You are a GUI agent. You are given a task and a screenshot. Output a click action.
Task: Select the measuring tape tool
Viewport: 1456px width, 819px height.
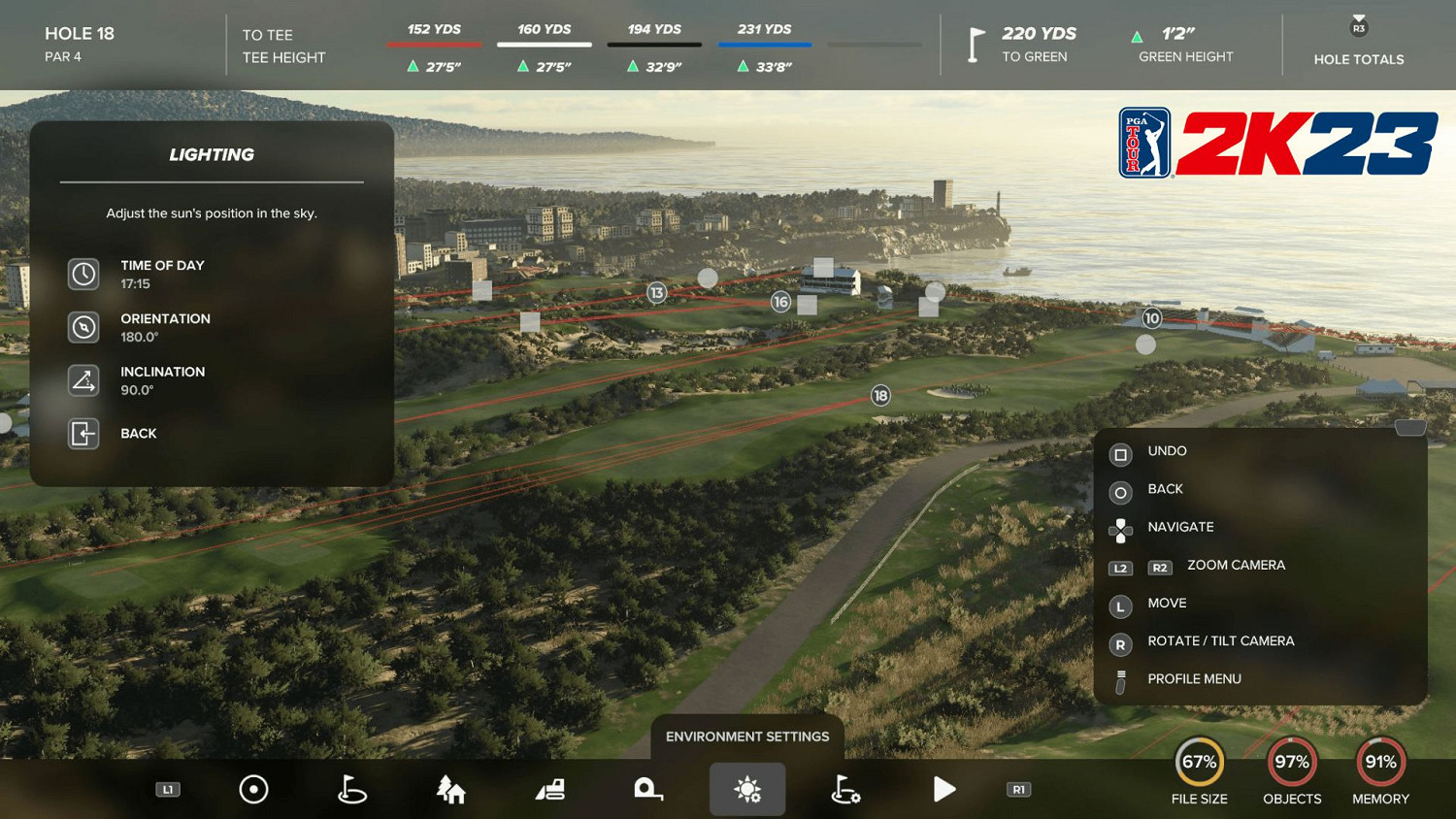click(647, 789)
